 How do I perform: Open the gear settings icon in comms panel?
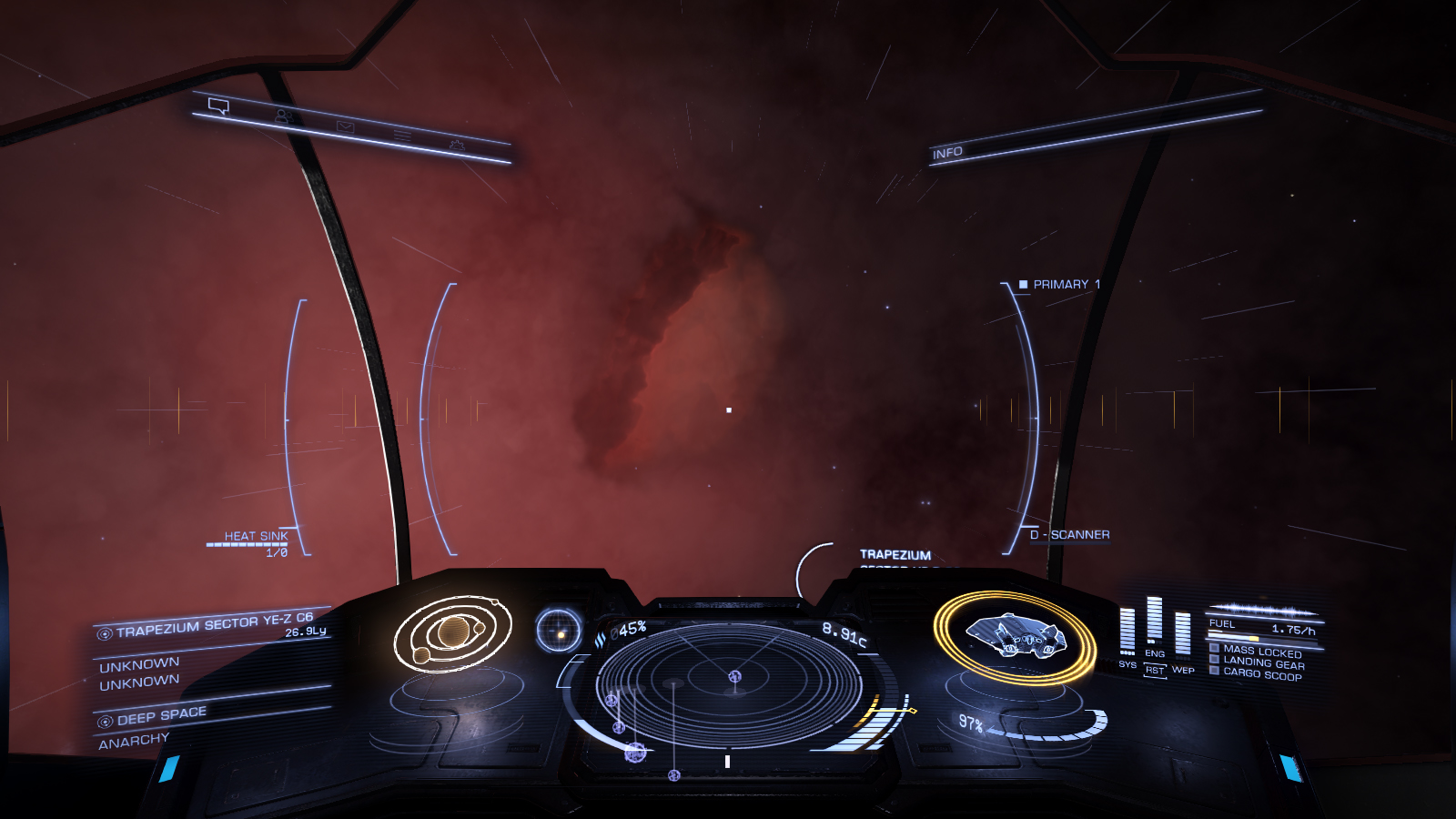point(457,145)
